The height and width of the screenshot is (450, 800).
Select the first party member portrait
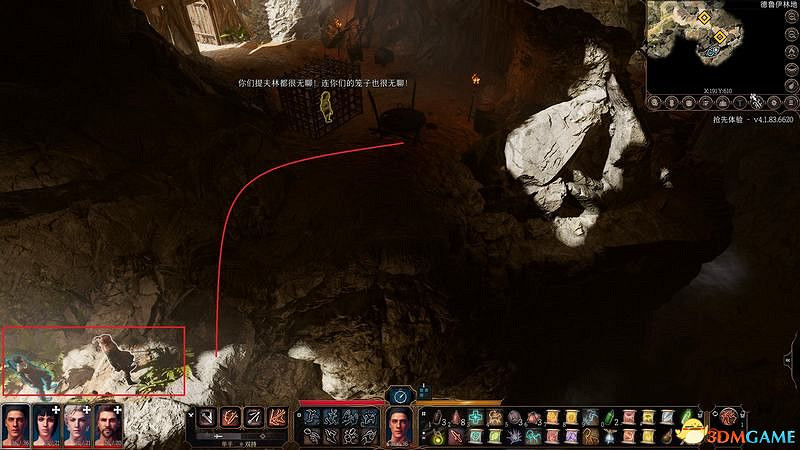(x=15, y=426)
